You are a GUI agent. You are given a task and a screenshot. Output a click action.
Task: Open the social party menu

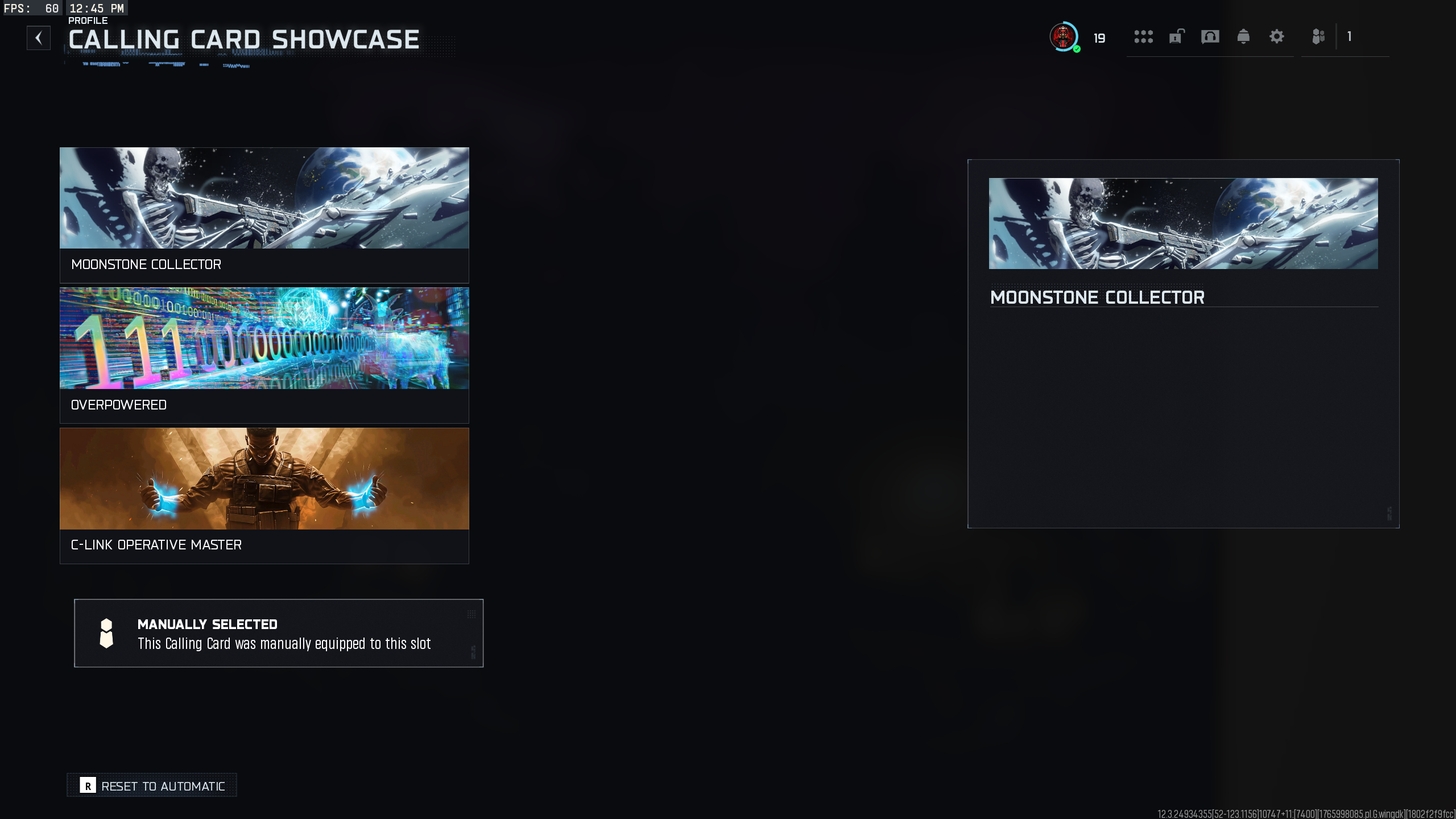[1319, 37]
